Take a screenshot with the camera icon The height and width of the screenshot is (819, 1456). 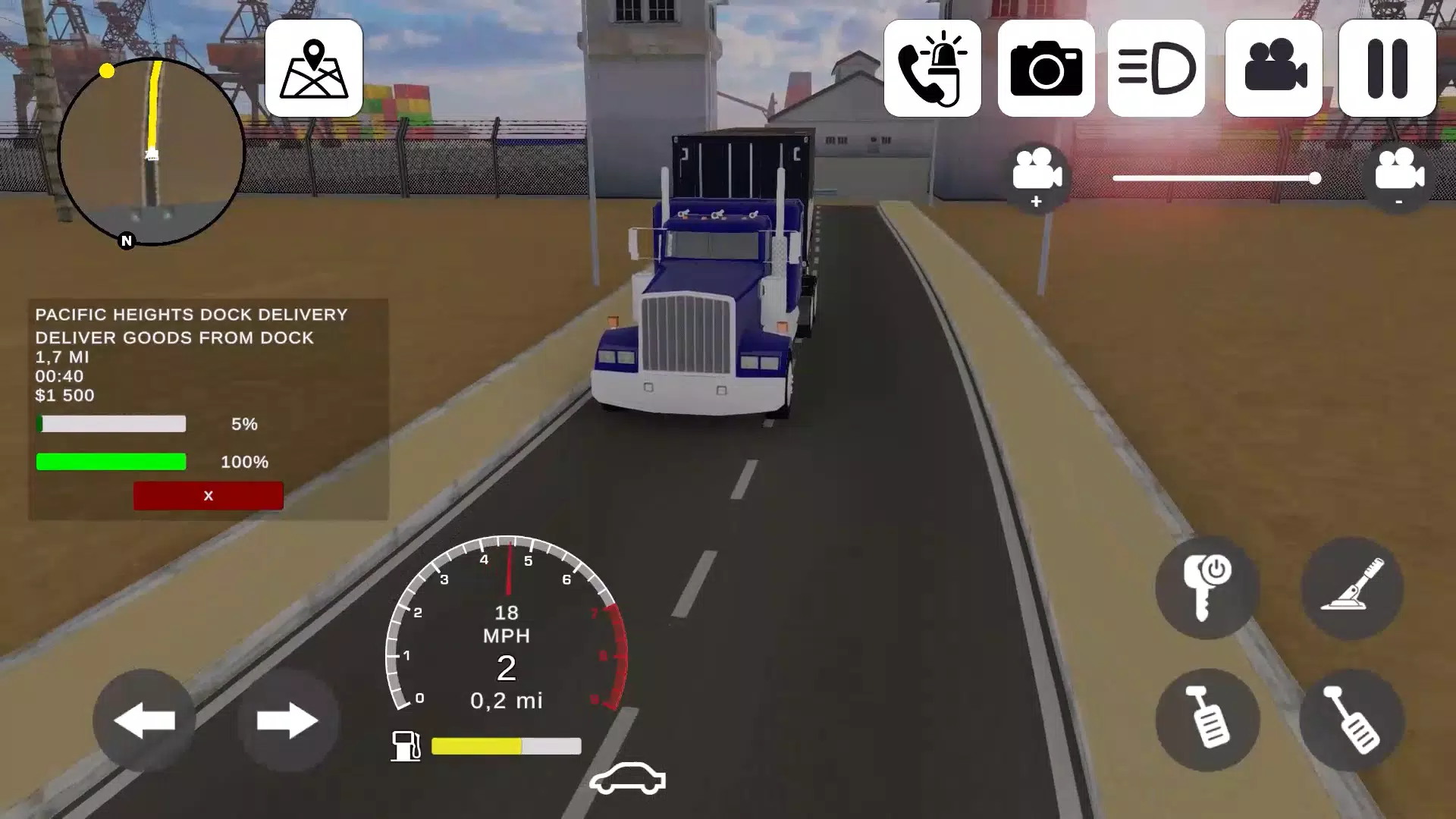click(1046, 68)
